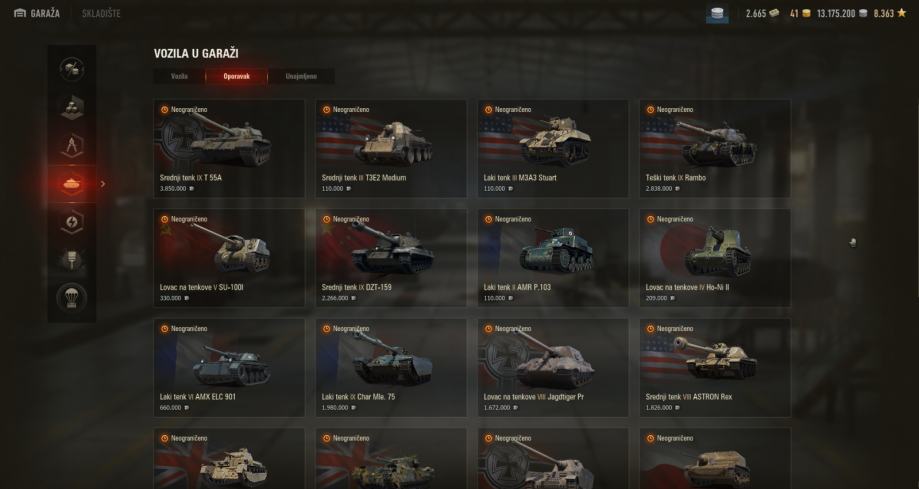
Task: Open the Oporavak tab
Action: click(236, 76)
